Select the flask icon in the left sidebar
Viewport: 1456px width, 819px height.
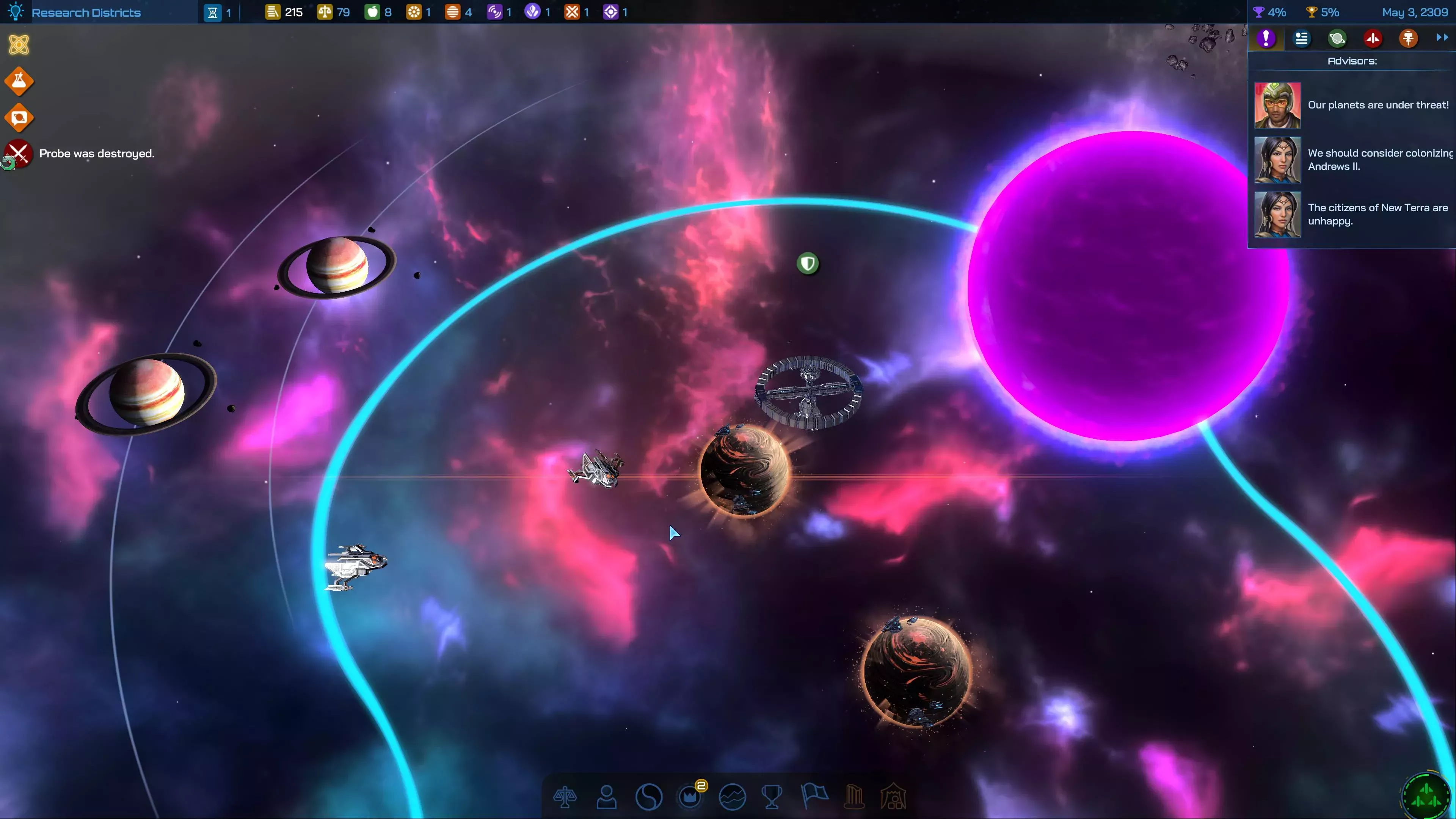point(19,81)
